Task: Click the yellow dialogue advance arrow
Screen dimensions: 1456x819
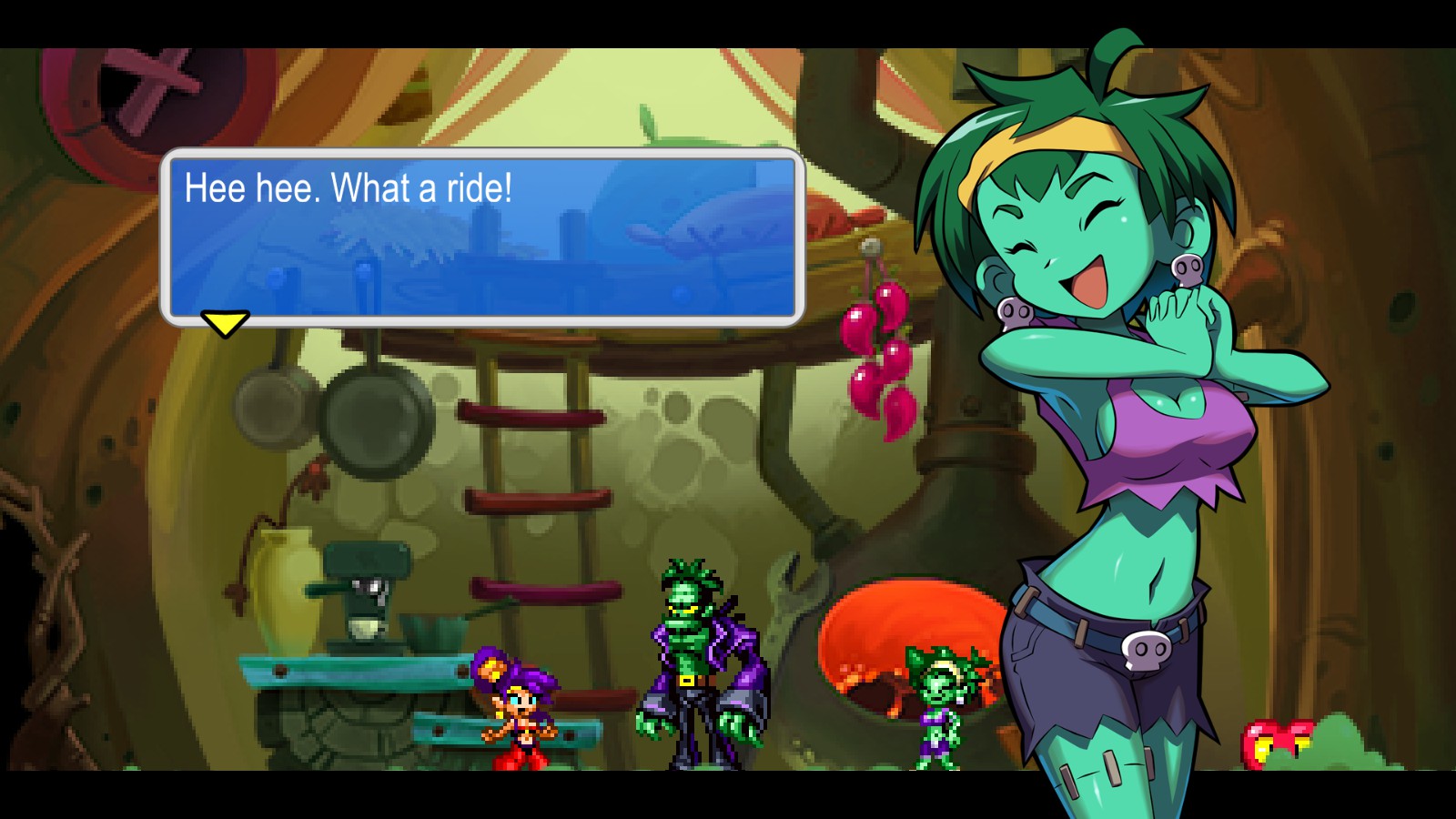Action: pyautogui.click(x=225, y=323)
